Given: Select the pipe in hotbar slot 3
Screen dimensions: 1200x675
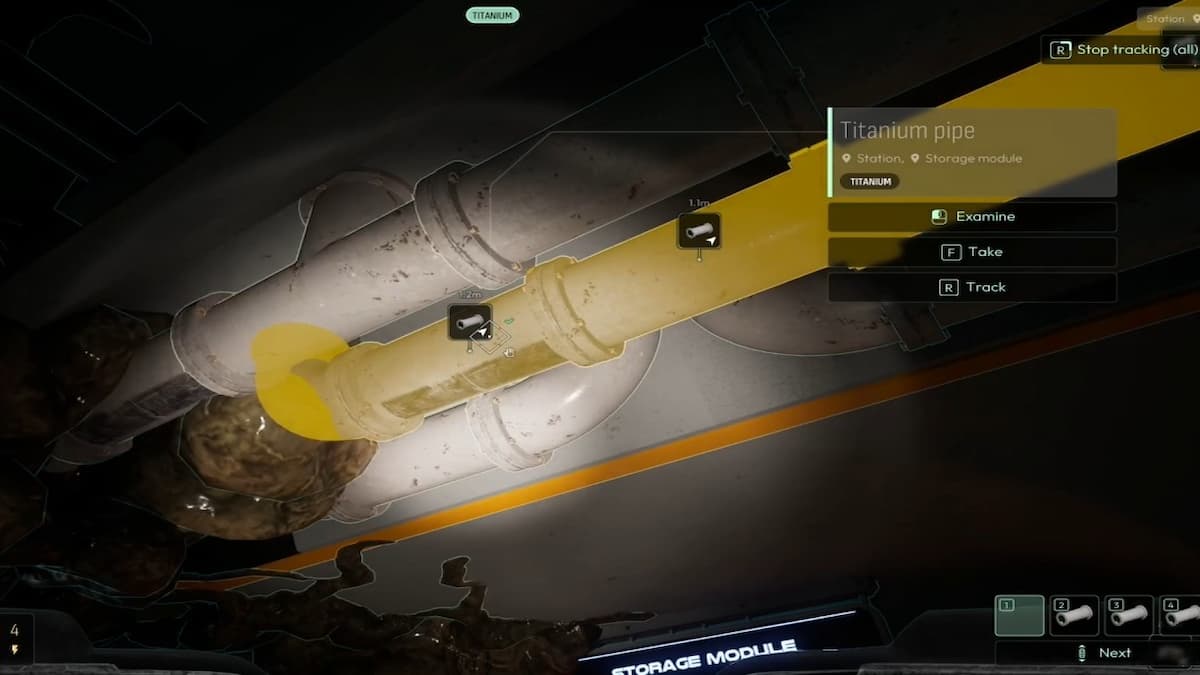Looking at the screenshot, I should point(1129,615).
